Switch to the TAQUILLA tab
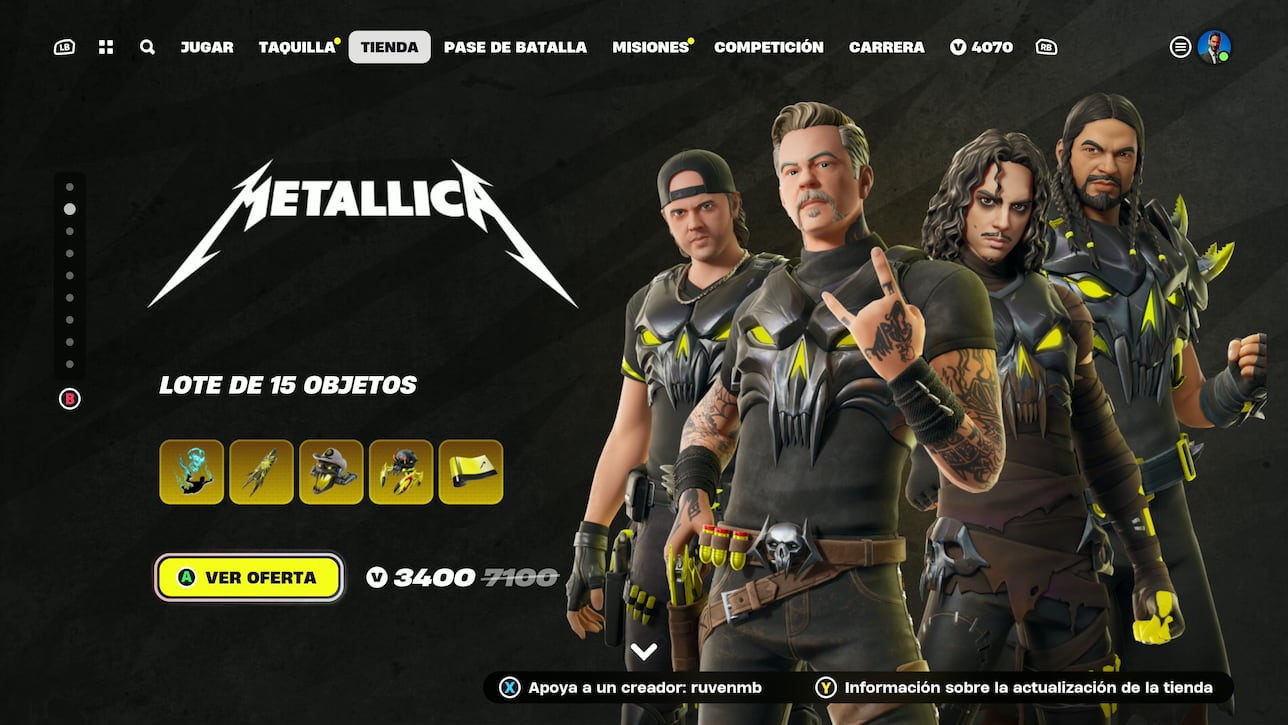Image resolution: width=1288 pixels, height=725 pixels. 296,46
